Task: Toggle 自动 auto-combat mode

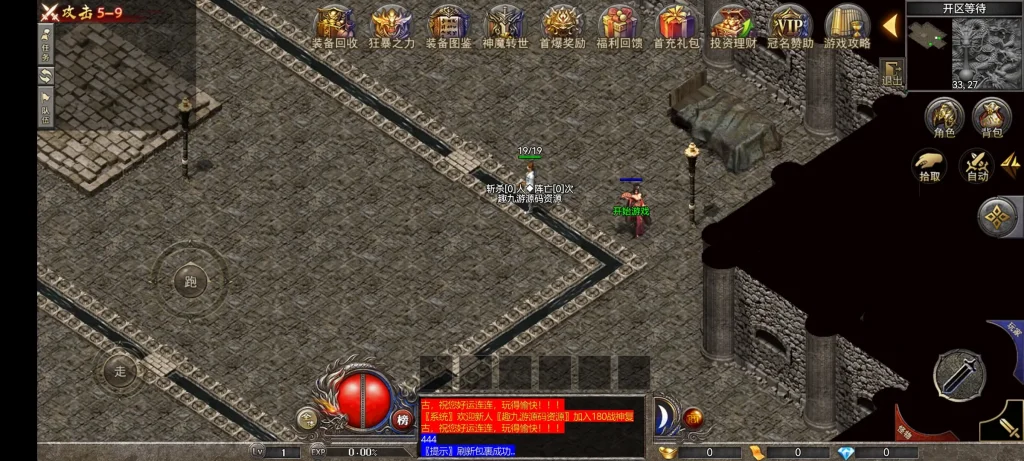Action: coord(976,166)
